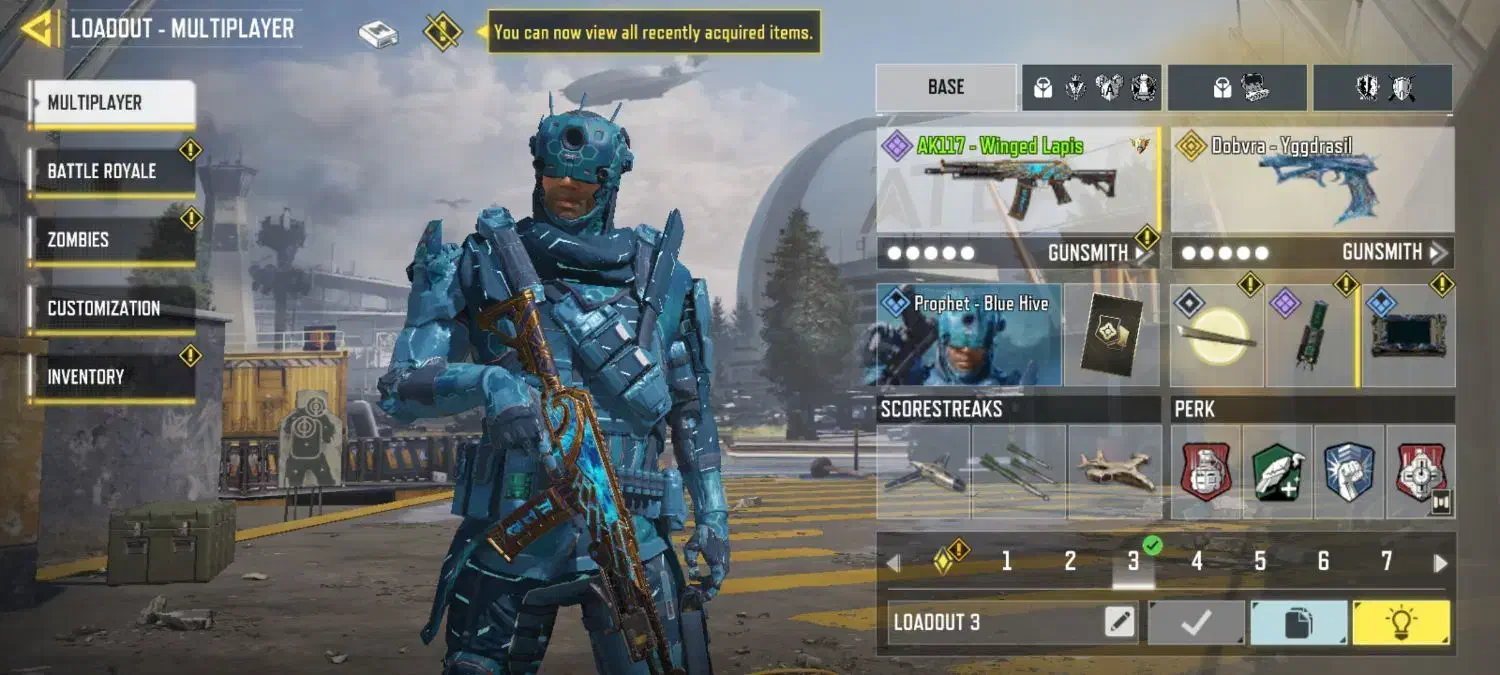Show next loadouts with the right arrow
The width and height of the screenshot is (1500, 675).
[1440, 563]
